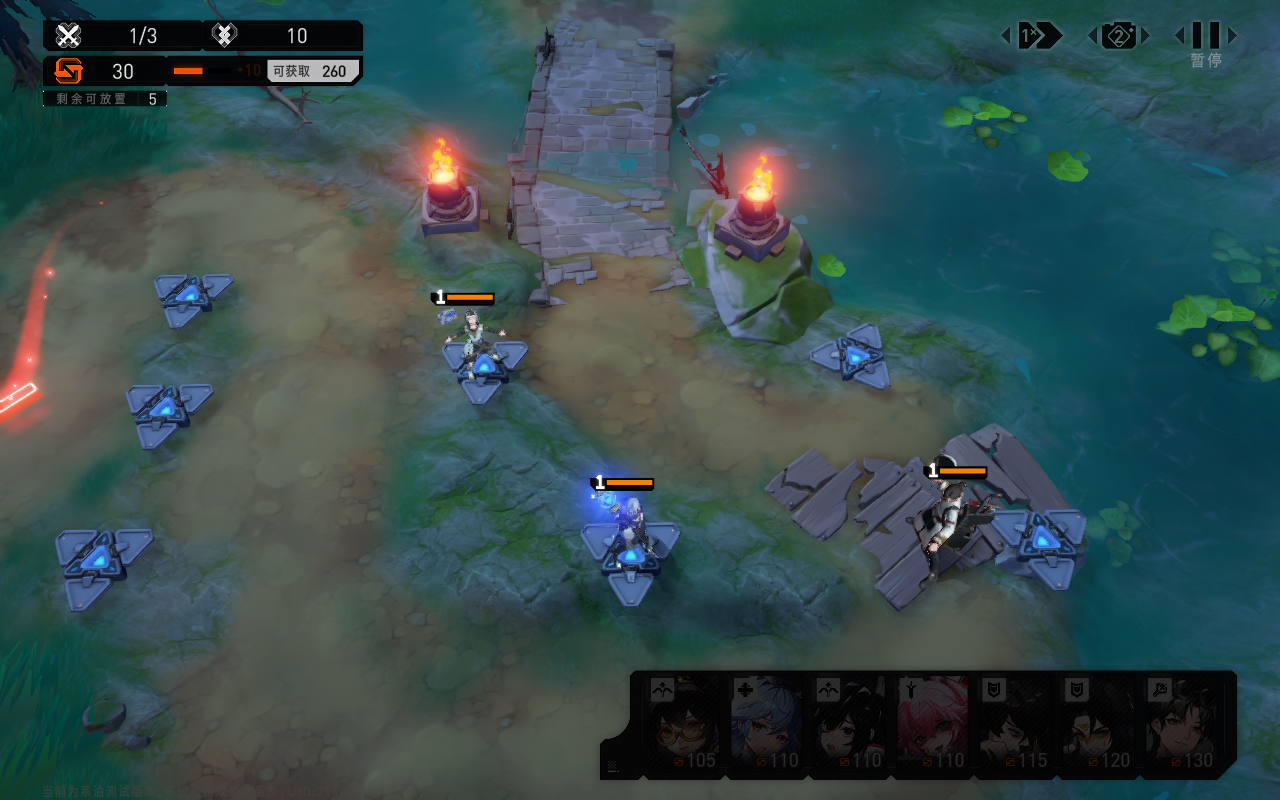Toggle the 1x game speed button
Image resolution: width=1280 pixels, height=800 pixels.
click(x=1033, y=37)
